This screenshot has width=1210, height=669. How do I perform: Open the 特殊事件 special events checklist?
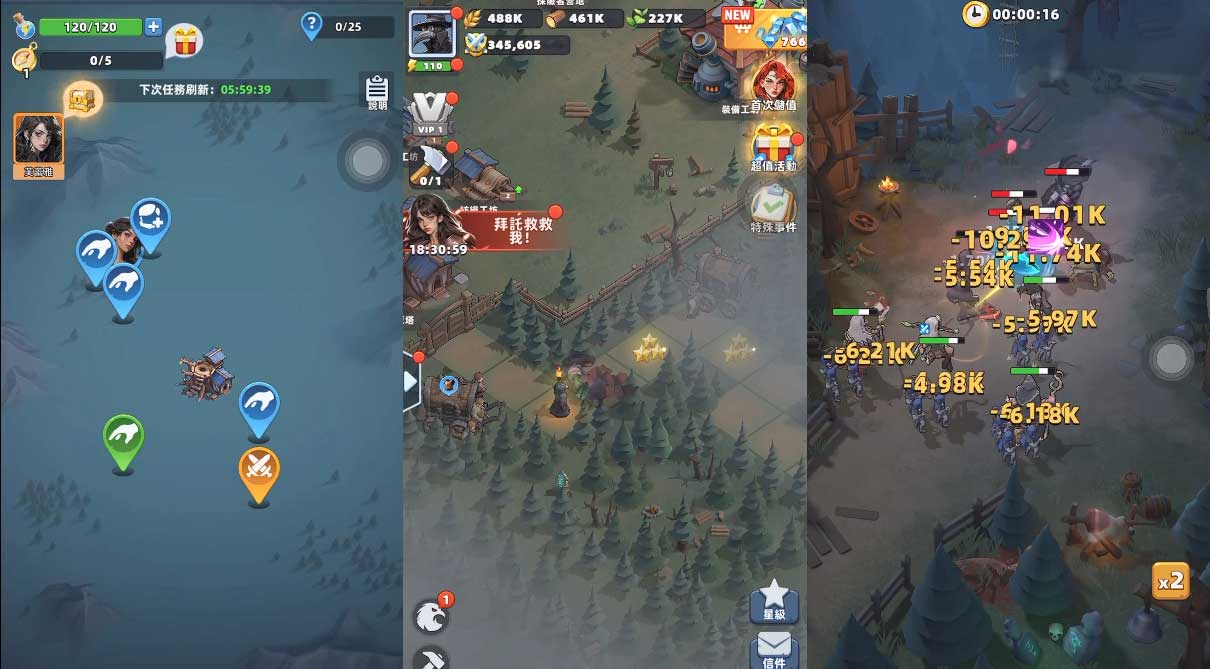tap(773, 208)
